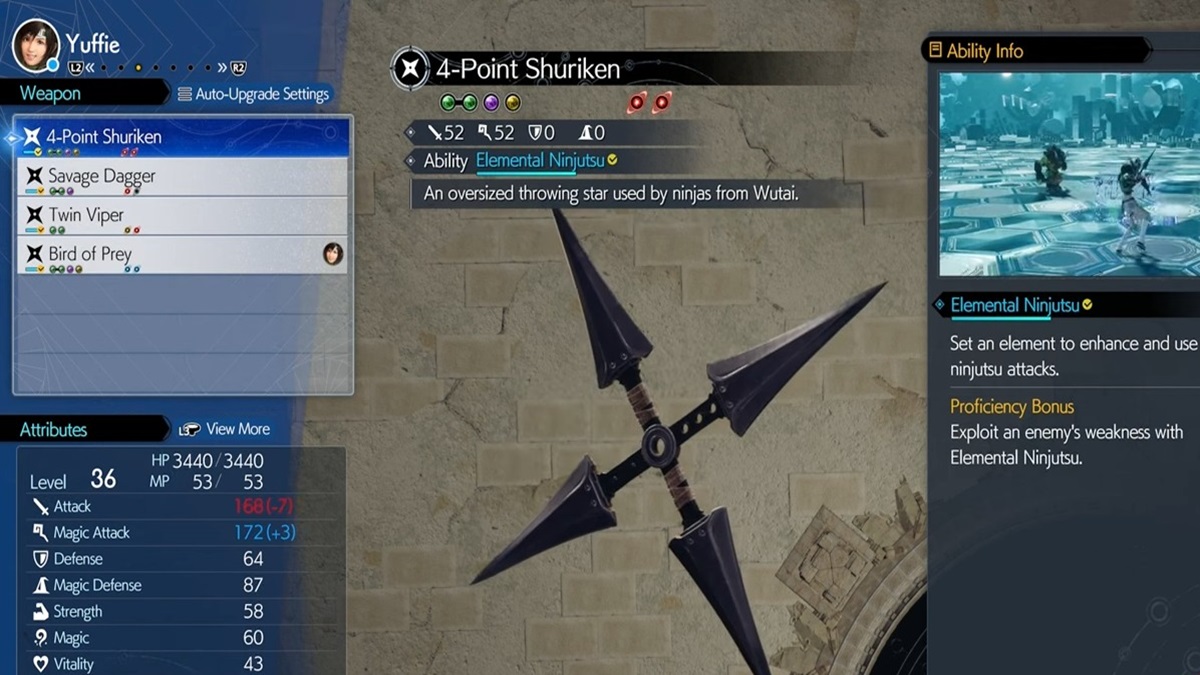Play the Ability Info preview video
Screen dimensions: 1200x675
tap(1068, 174)
